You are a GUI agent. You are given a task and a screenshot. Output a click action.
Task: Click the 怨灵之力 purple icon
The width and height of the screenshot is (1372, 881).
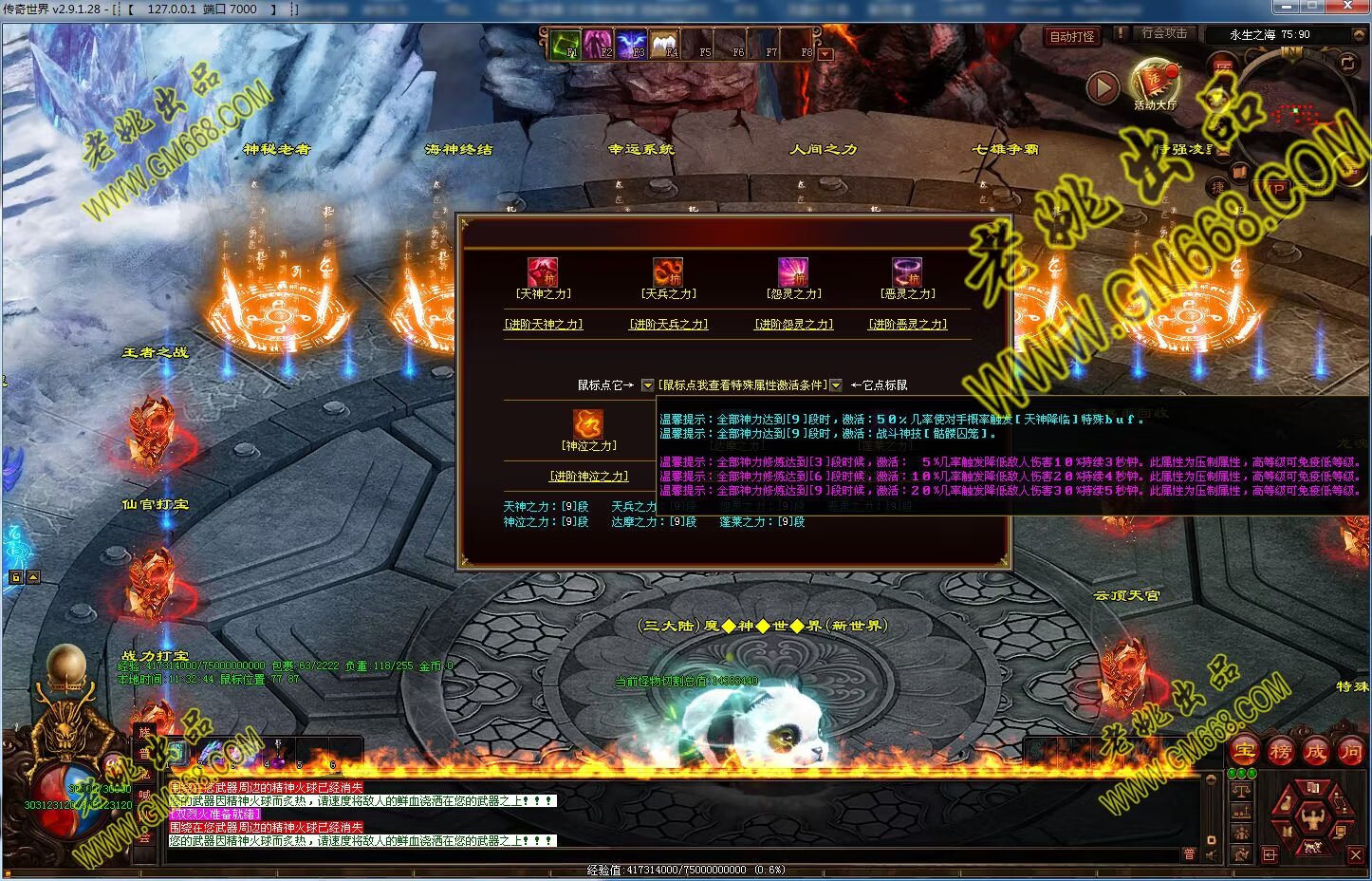[x=793, y=272]
